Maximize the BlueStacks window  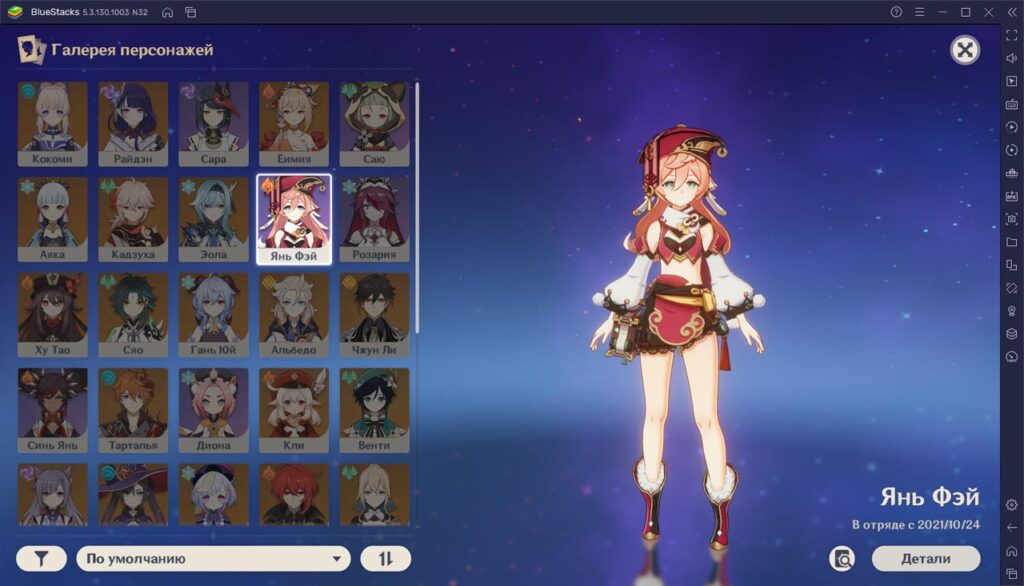[x=965, y=12]
